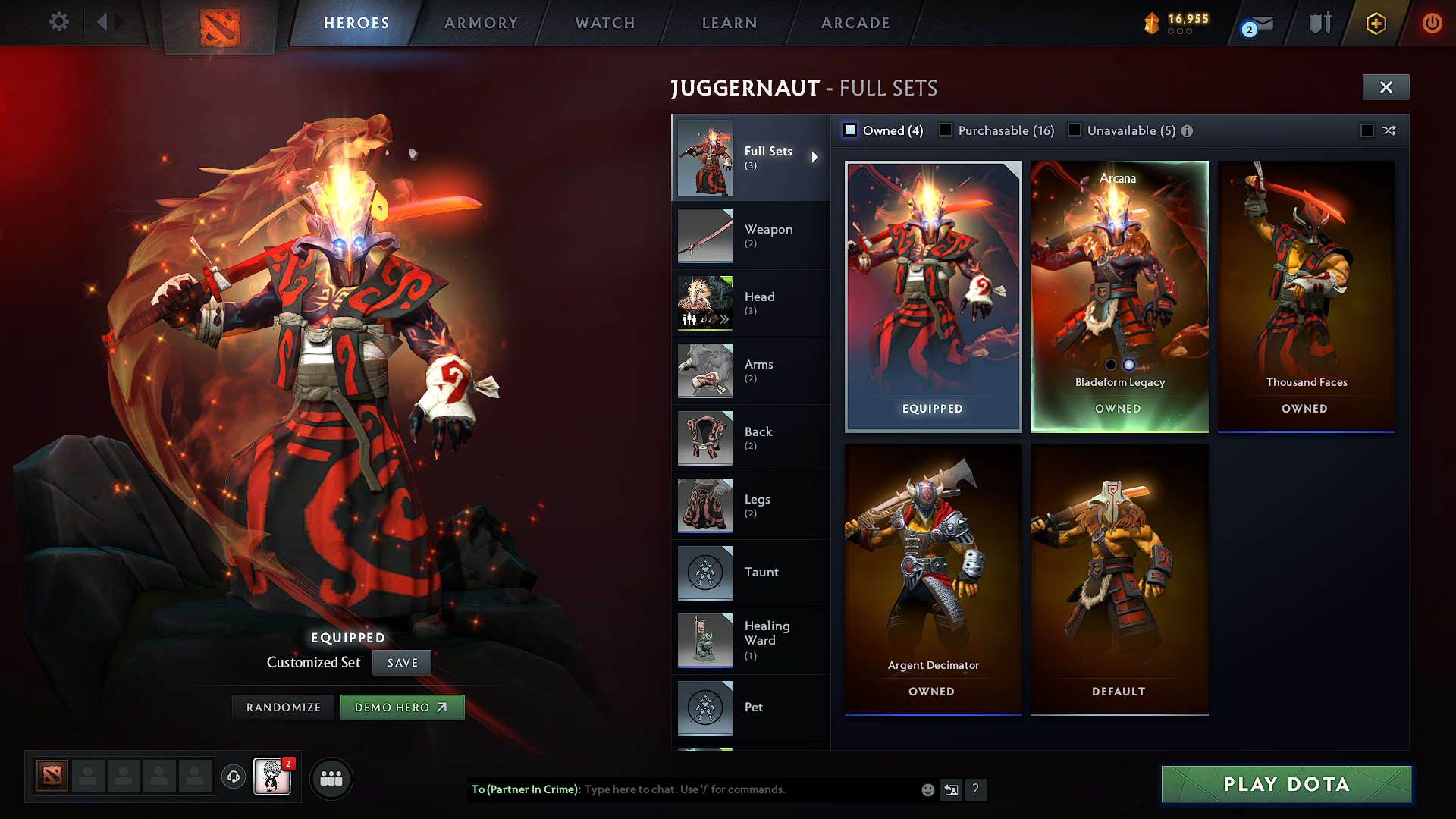Save the customized equipped set
This screenshot has width=1456, height=819.
tap(401, 662)
